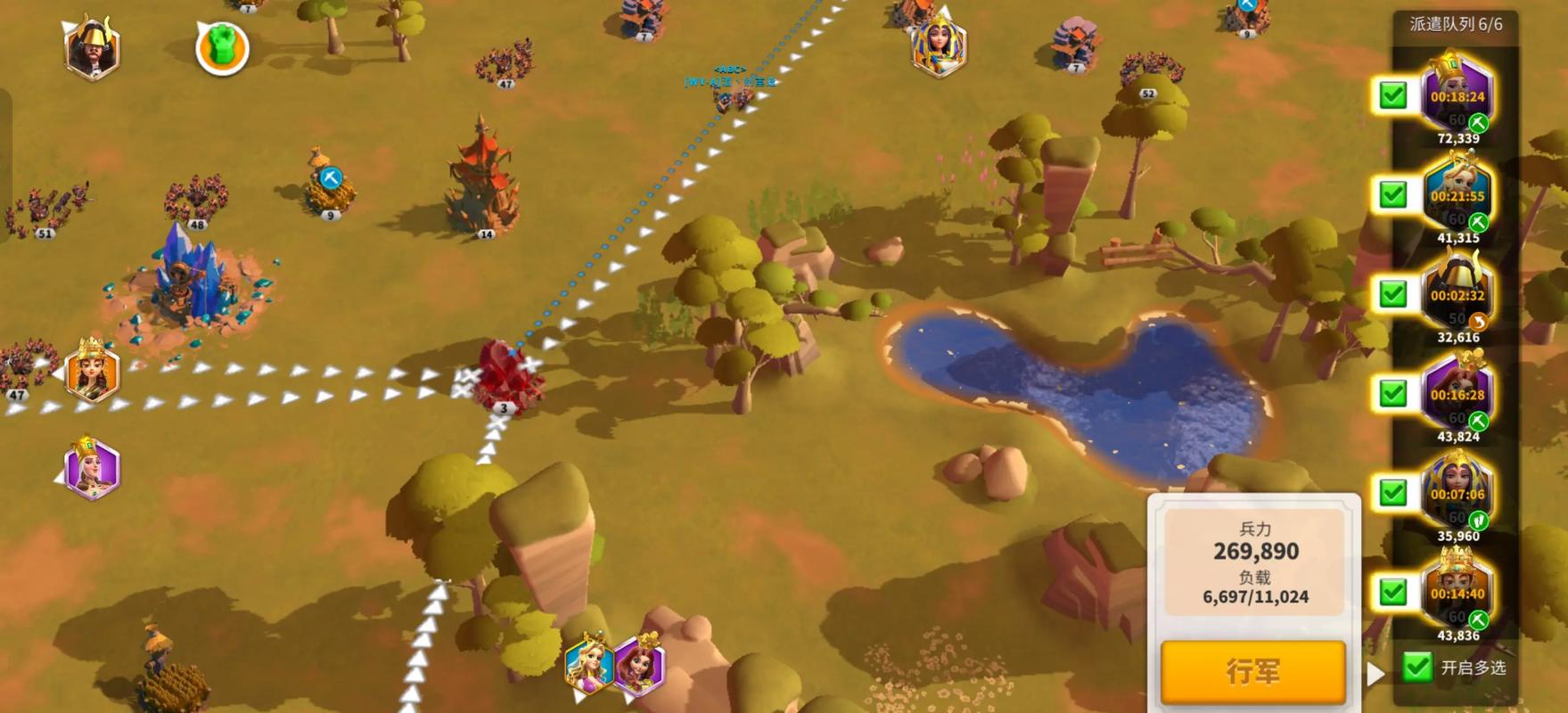Tap the green fist icon

[x=222, y=47]
